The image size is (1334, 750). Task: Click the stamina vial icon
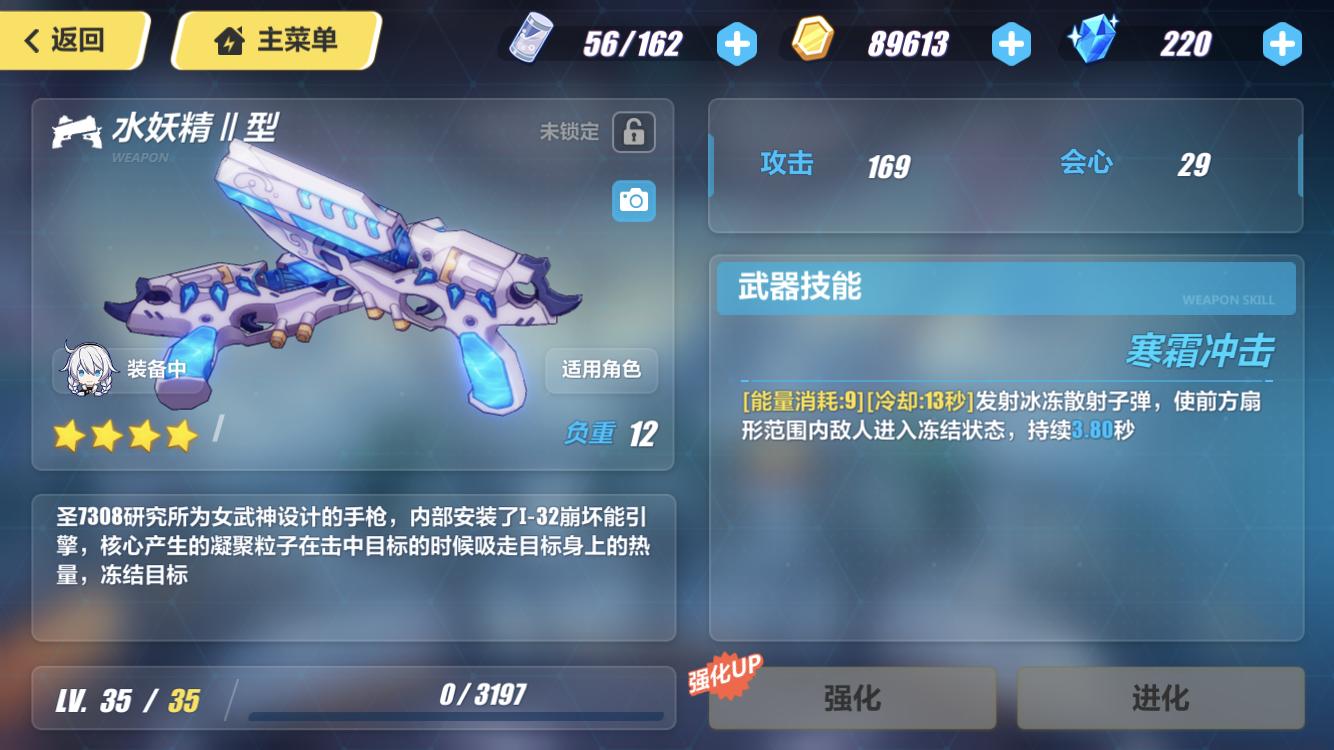pos(531,43)
